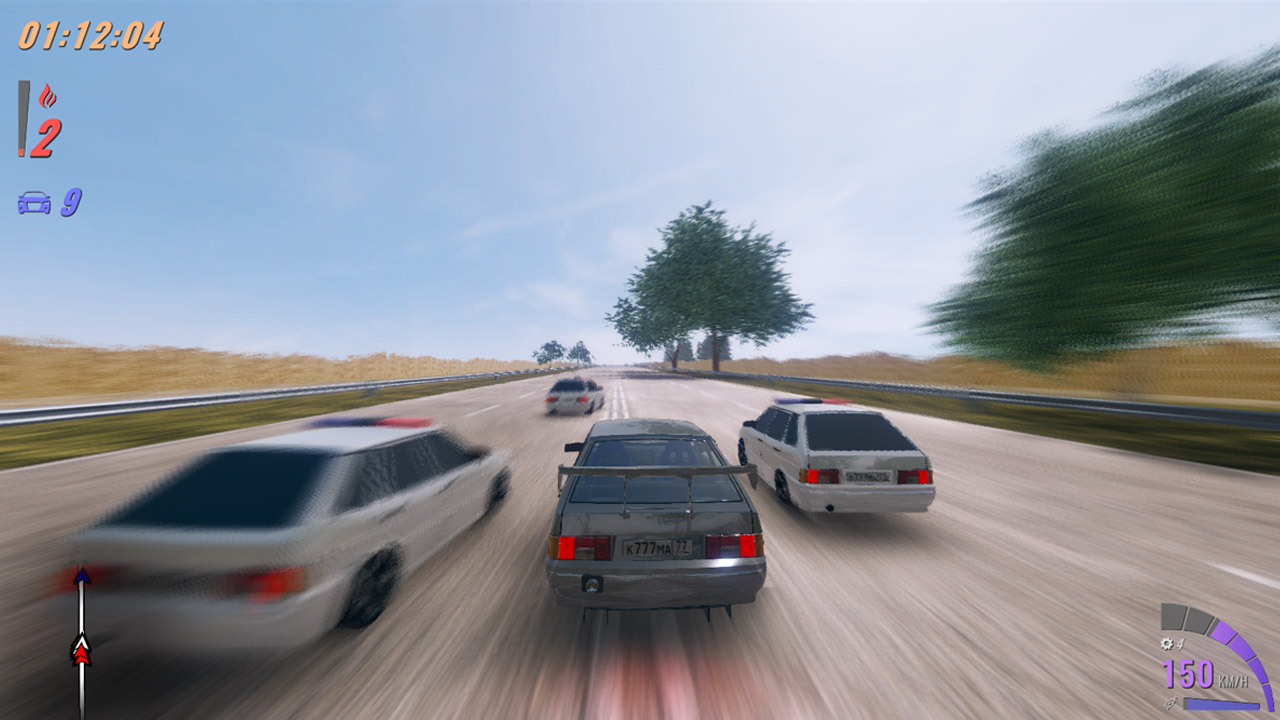Click the vehicle counter showing 9
This screenshot has width=1280, height=720.
pyautogui.click(x=71, y=202)
